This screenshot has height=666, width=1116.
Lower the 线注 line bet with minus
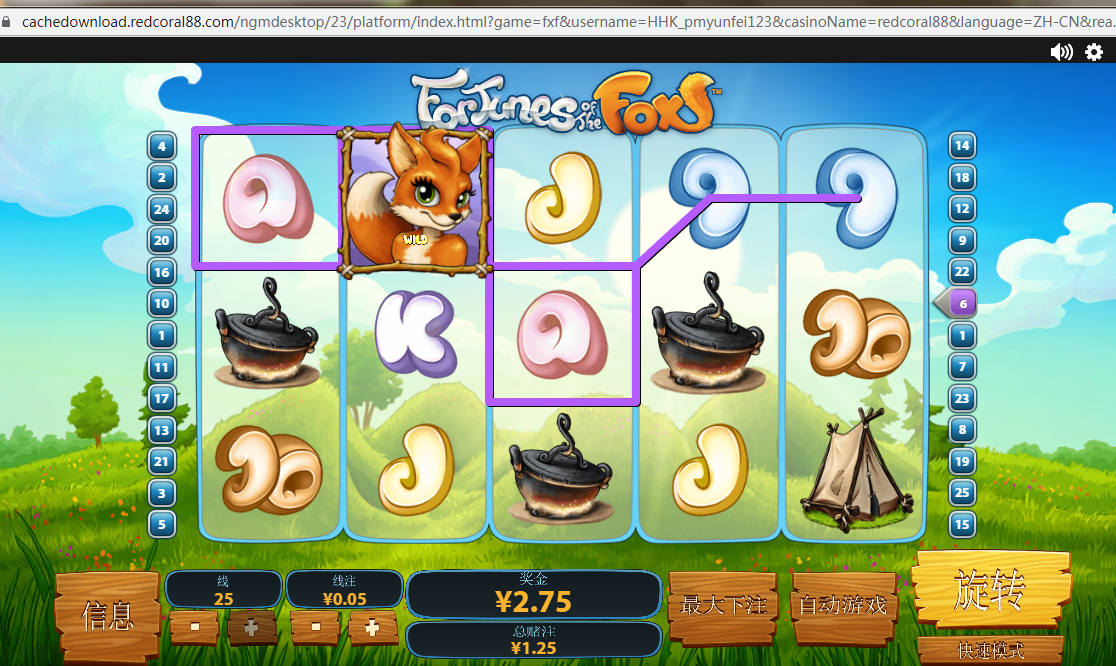pos(316,628)
